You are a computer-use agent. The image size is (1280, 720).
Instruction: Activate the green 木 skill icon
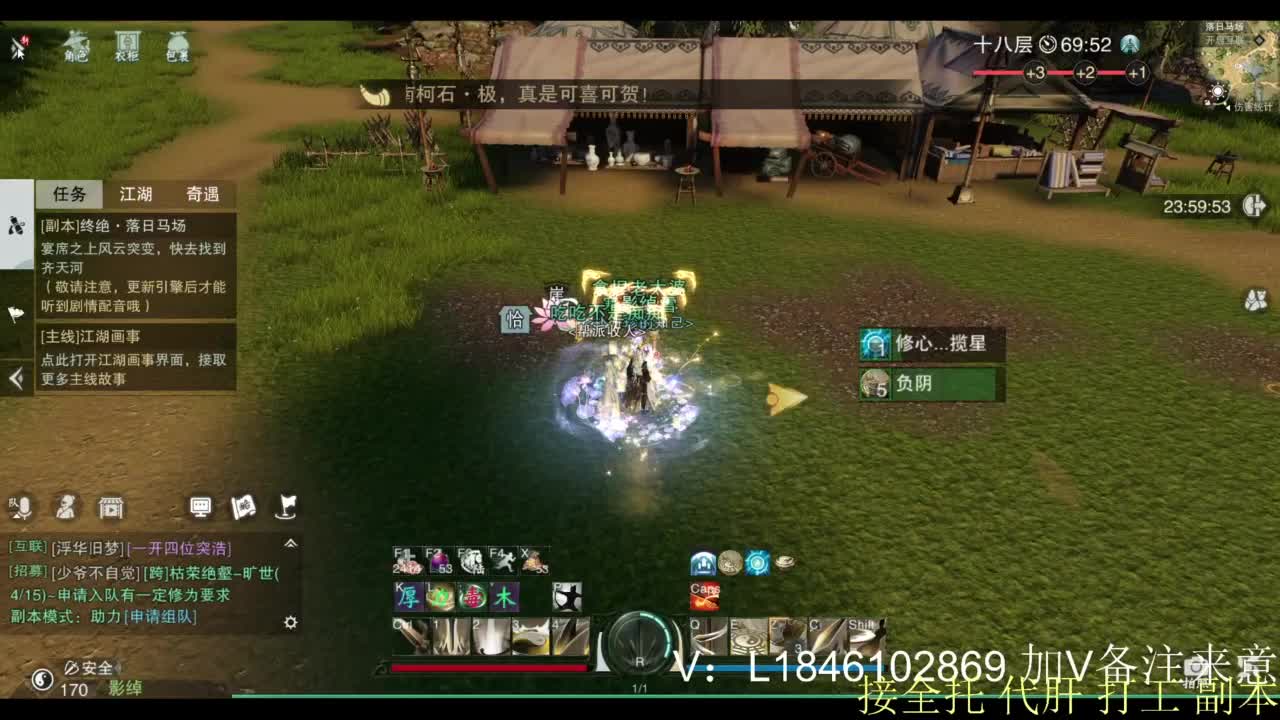tap(505, 598)
